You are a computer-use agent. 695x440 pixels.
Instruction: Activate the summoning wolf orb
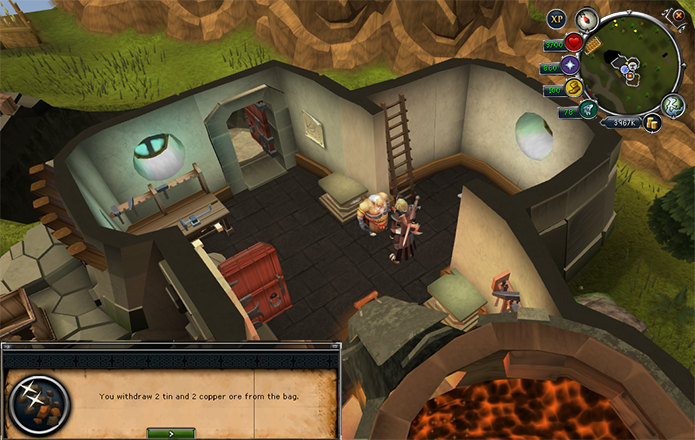point(587,108)
